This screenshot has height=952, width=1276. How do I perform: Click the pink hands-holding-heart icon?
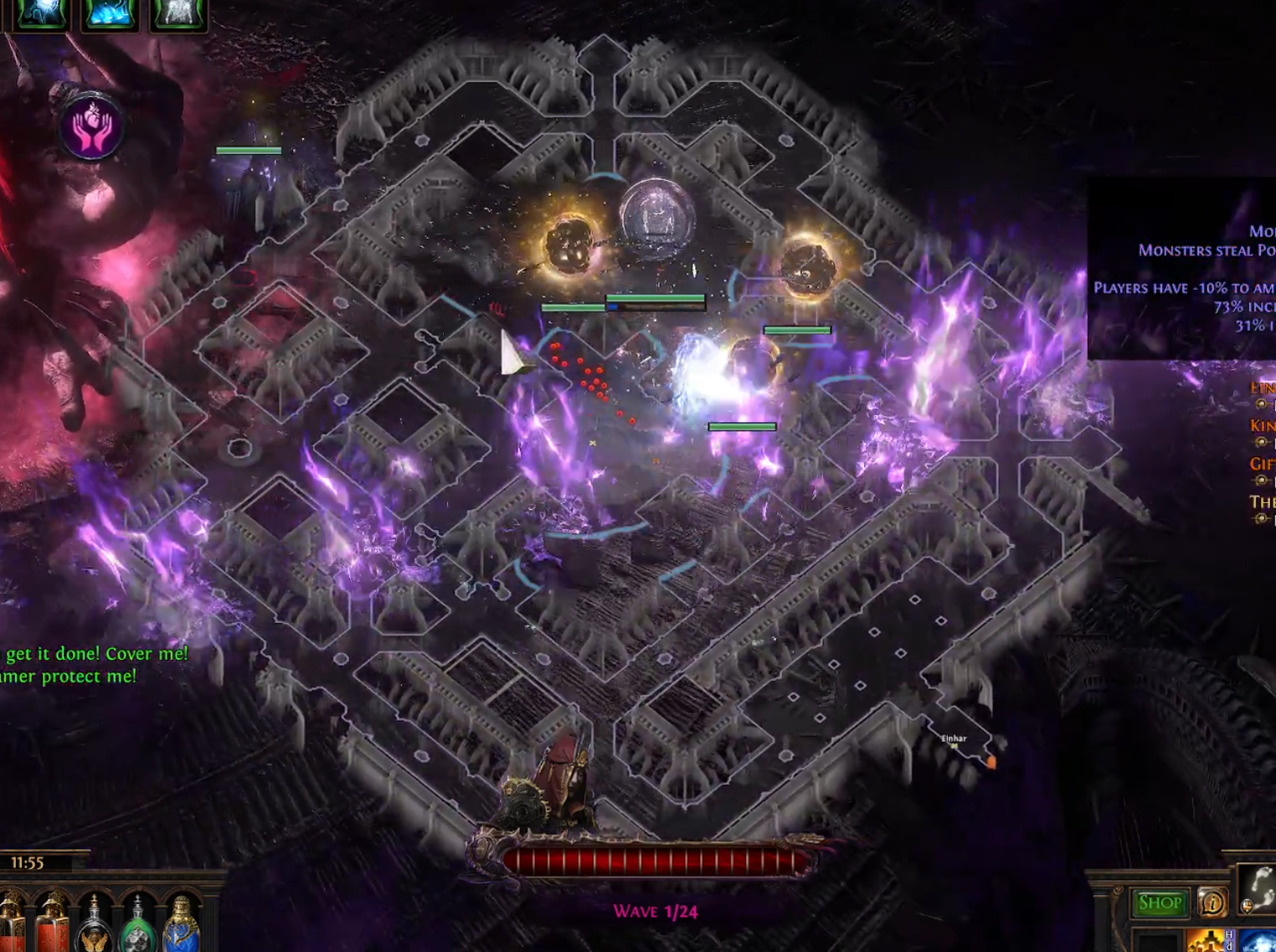[x=91, y=128]
